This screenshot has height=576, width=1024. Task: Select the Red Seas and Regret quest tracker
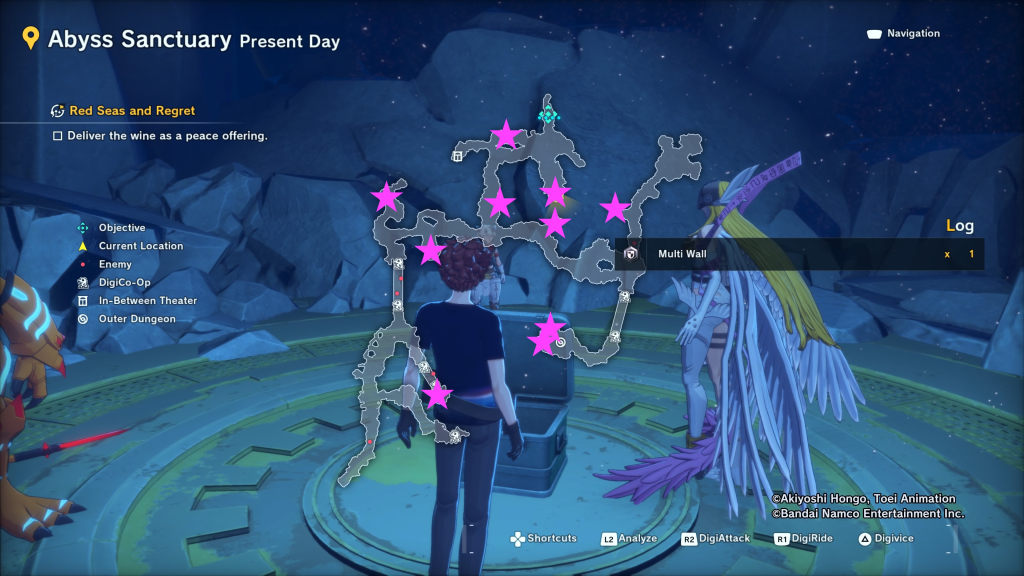pos(131,111)
